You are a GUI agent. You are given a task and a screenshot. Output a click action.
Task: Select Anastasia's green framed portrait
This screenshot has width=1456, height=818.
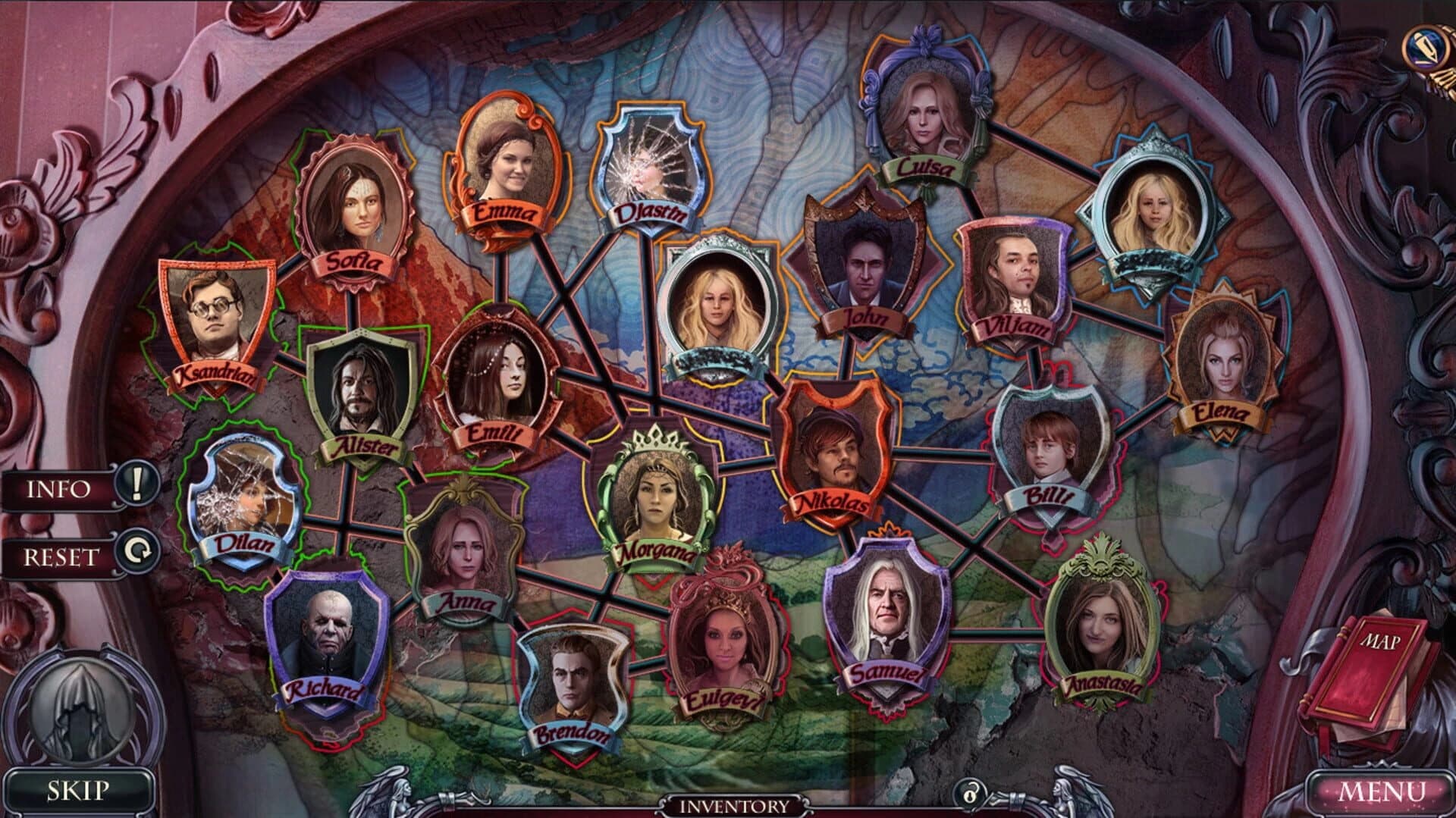[x=1100, y=622]
